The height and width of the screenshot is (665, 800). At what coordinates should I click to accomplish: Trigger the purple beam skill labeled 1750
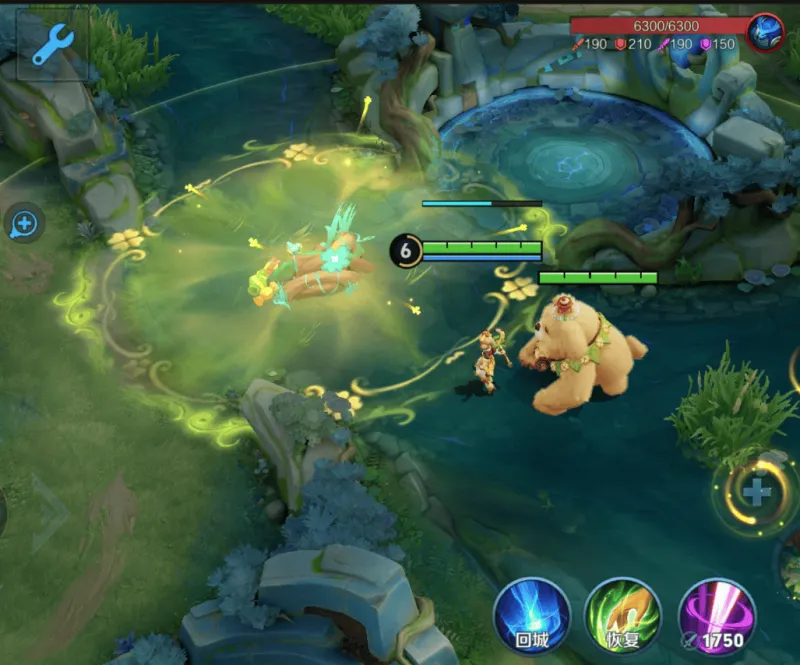click(716, 614)
